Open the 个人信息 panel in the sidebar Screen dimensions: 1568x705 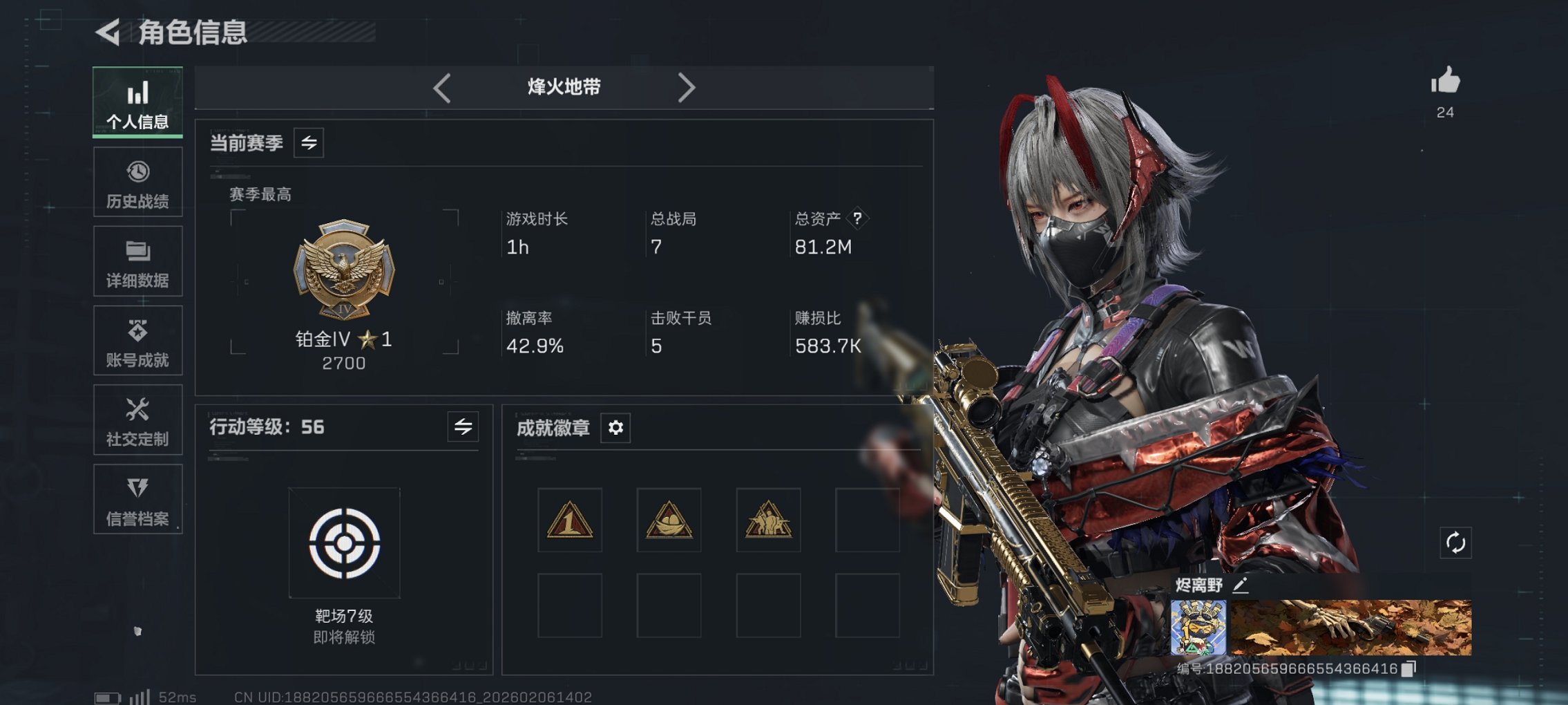[x=137, y=102]
